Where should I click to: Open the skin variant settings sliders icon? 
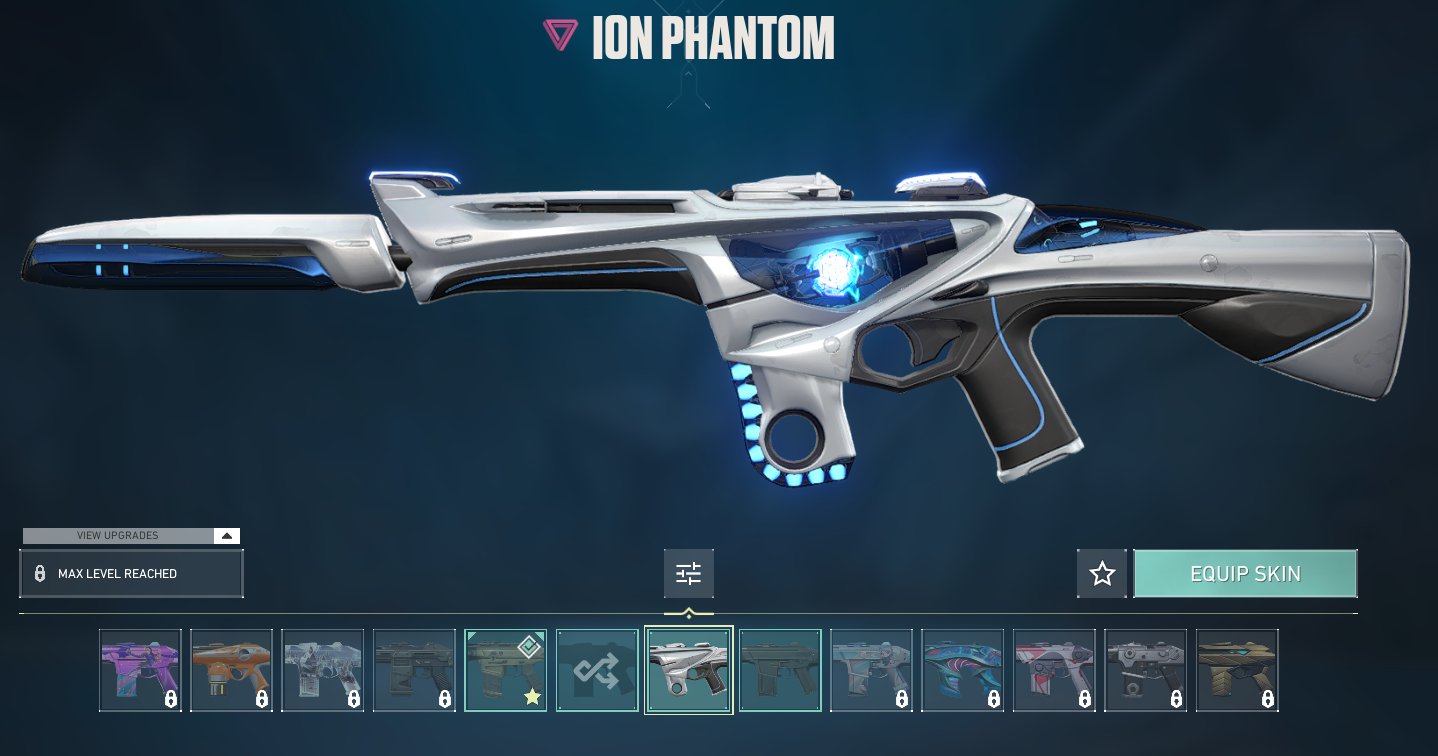click(x=688, y=573)
